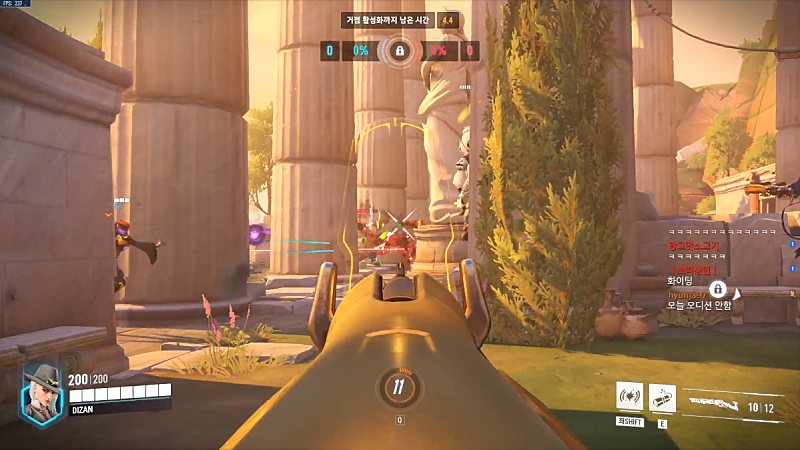Viewport: 800px width, 450px height.
Task: Select the locked objective icon at top
Action: click(x=399, y=50)
